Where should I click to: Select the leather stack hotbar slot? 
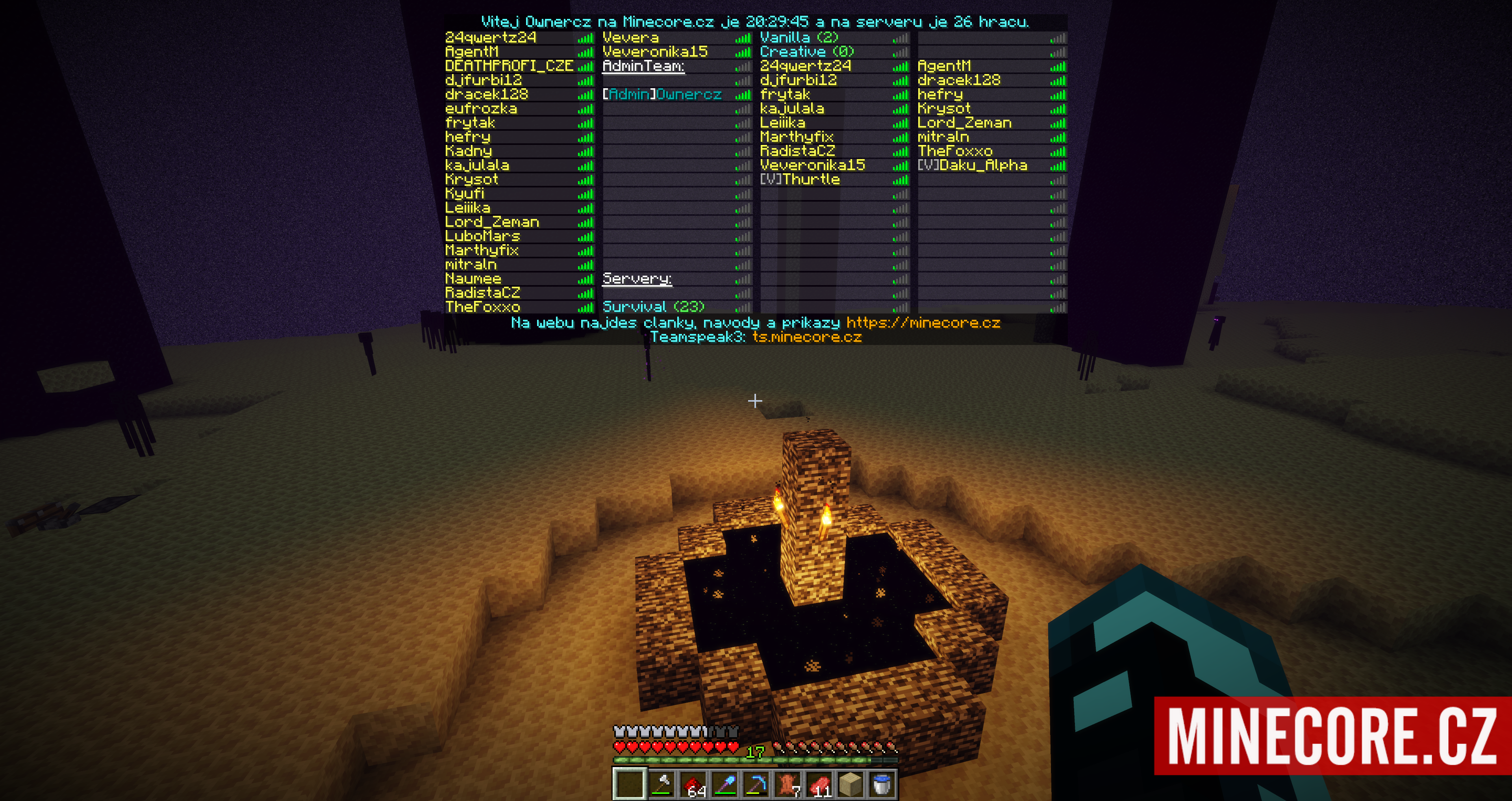(787, 784)
